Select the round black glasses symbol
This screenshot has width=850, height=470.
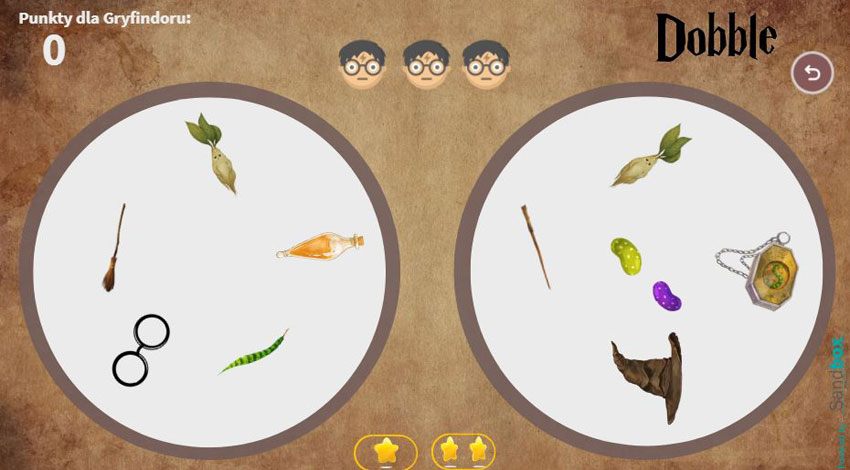pyautogui.click(x=141, y=349)
